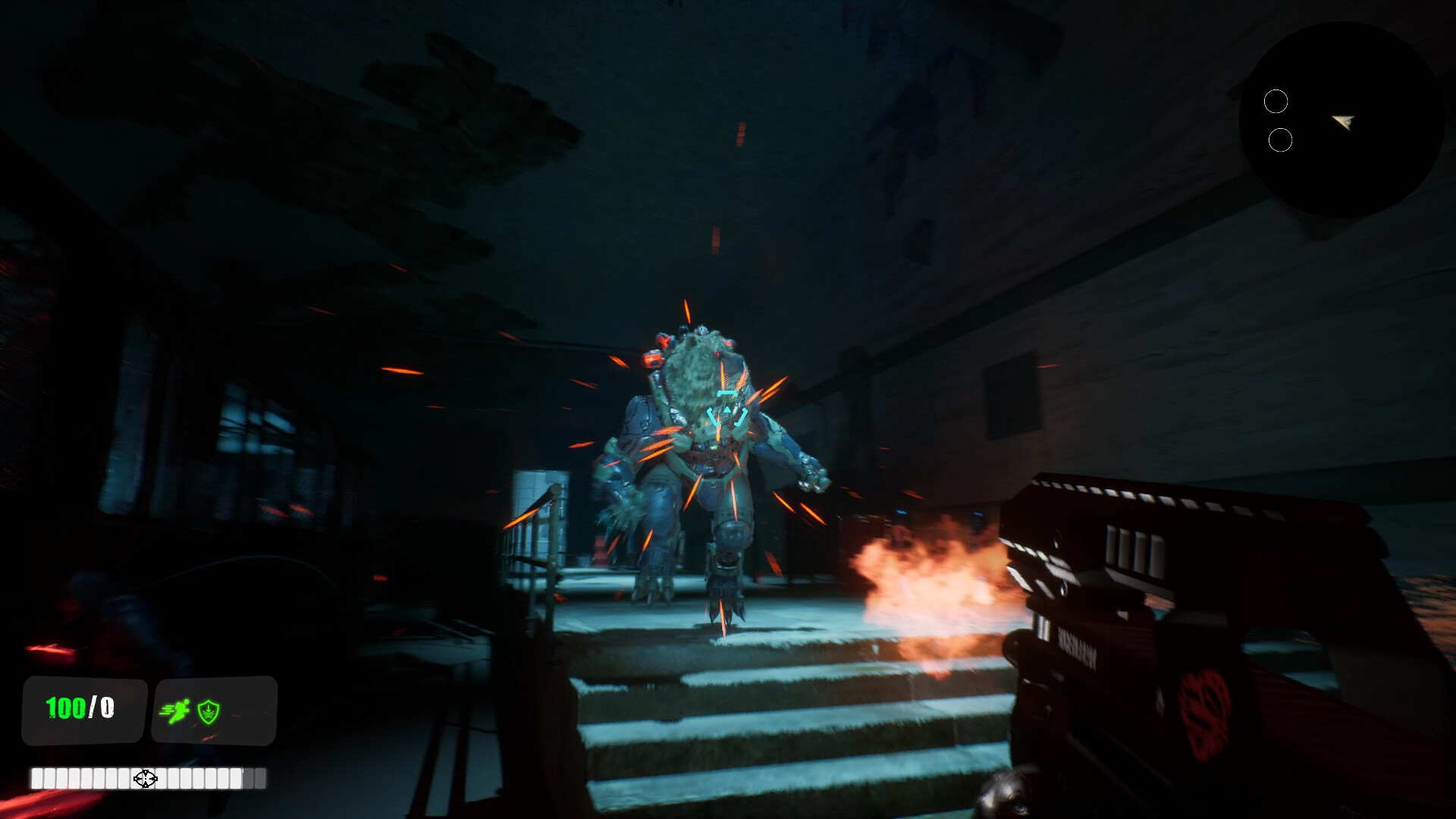Image resolution: width=1456 pixels, height=819 pixels.
Task: Toggle the health display panel
Action: 83,711
